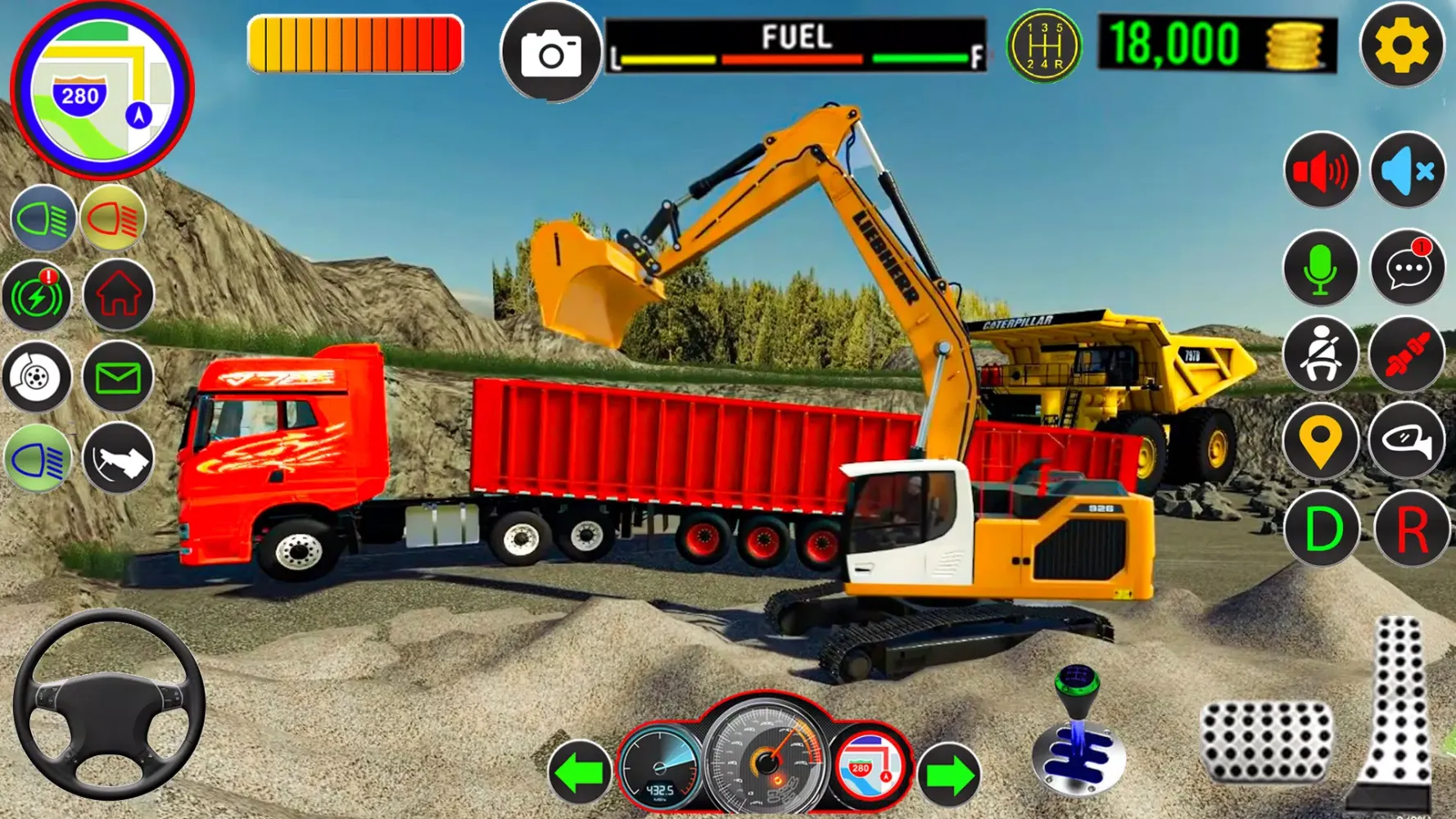Open the circular minimap
The width and height of the screenshot is (1456, 819).
[102, 90]
